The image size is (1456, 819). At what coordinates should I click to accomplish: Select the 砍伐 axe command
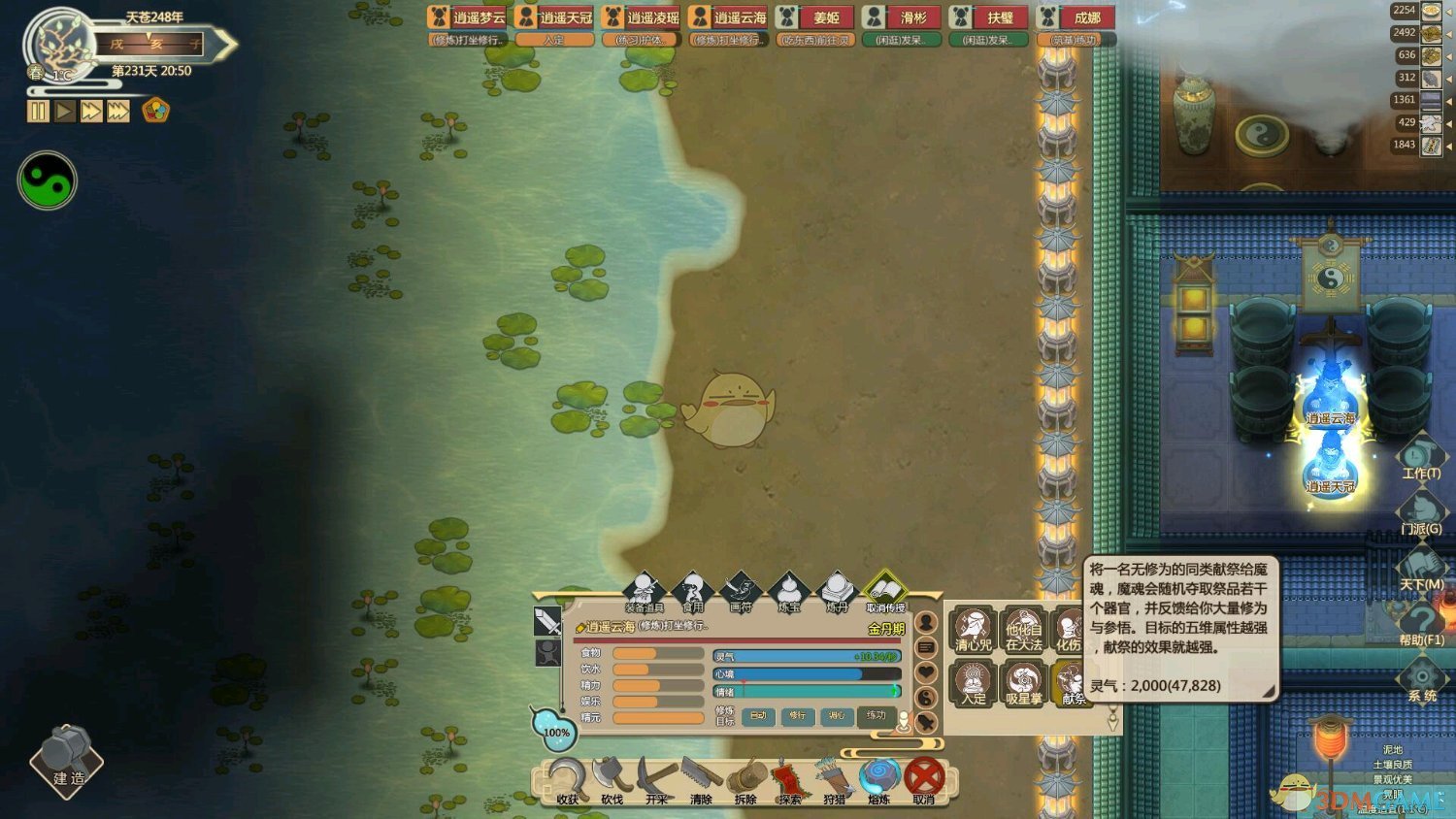[612, 780]
